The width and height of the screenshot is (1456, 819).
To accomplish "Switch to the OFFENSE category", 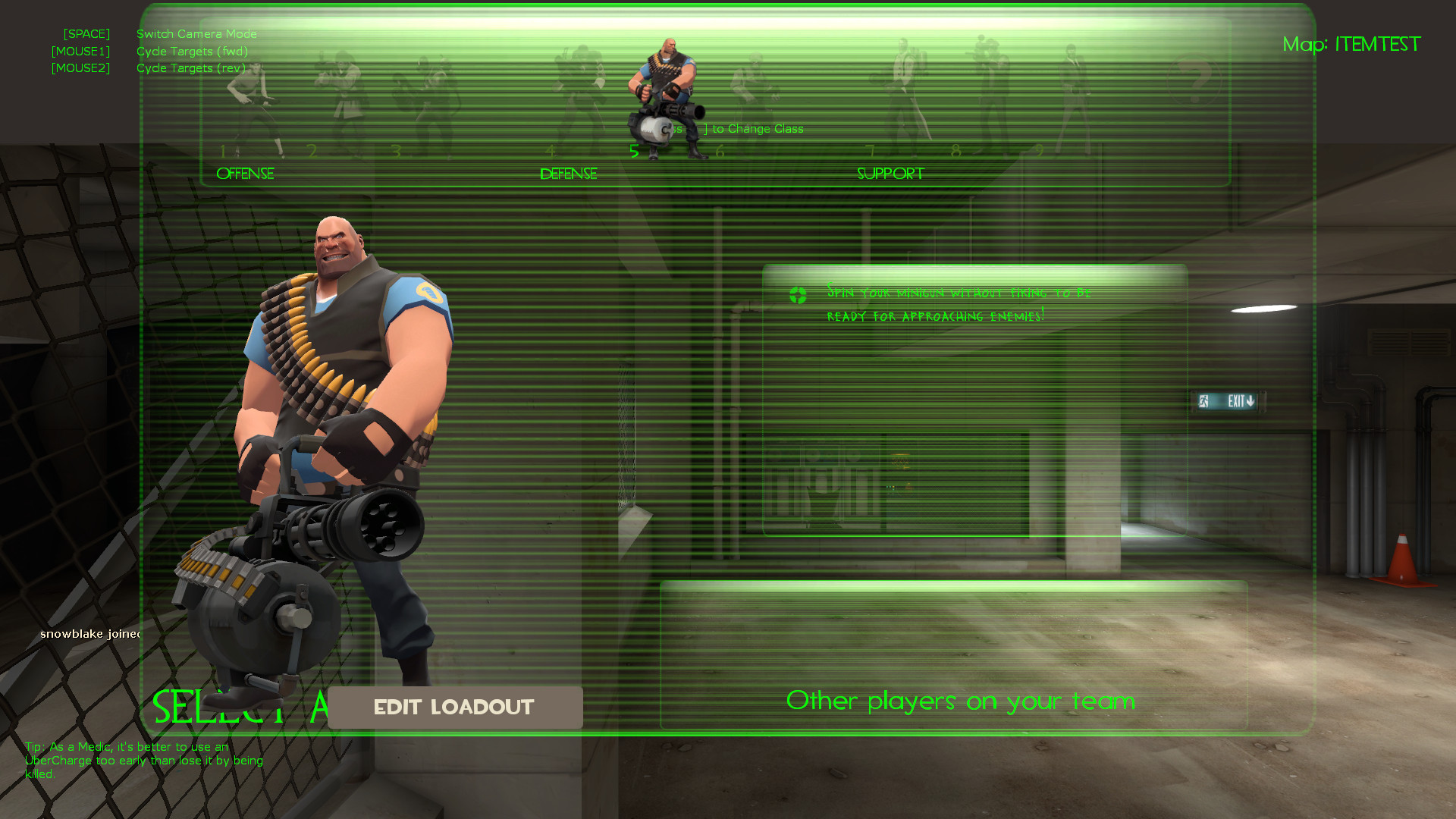I will [x=245, y=174].
